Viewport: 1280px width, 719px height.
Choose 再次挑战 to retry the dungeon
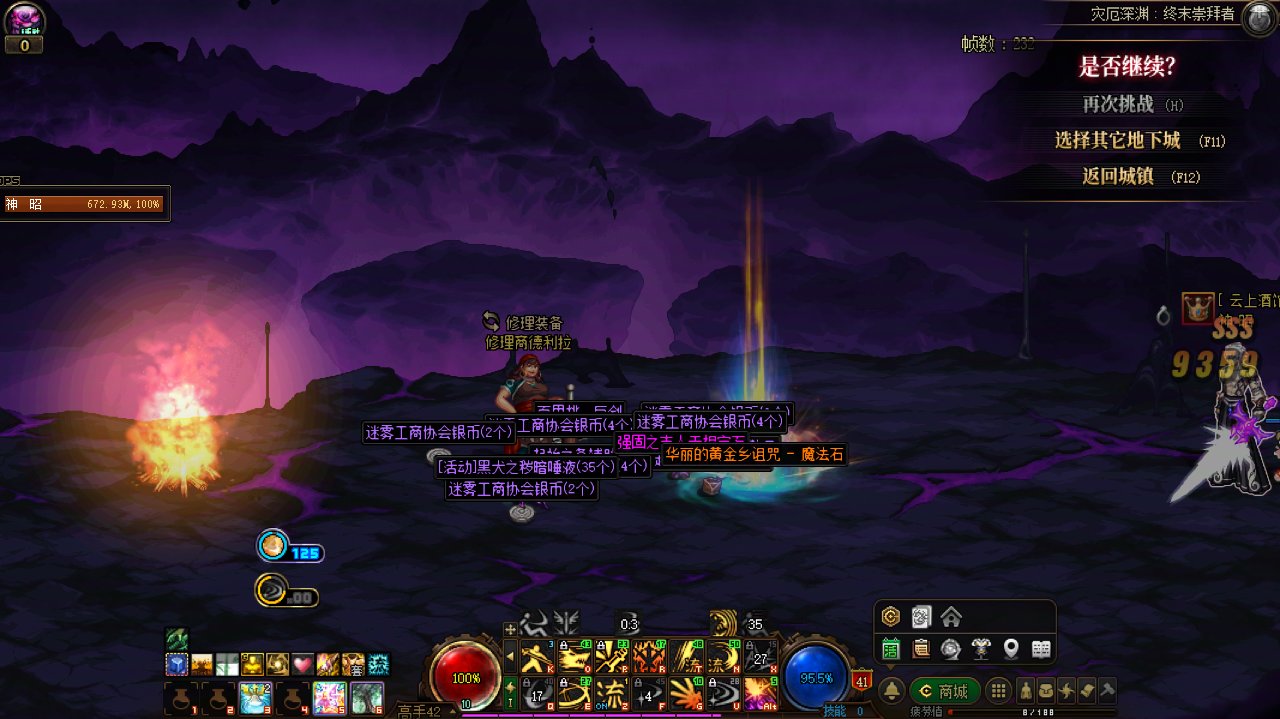point(1118,104)
